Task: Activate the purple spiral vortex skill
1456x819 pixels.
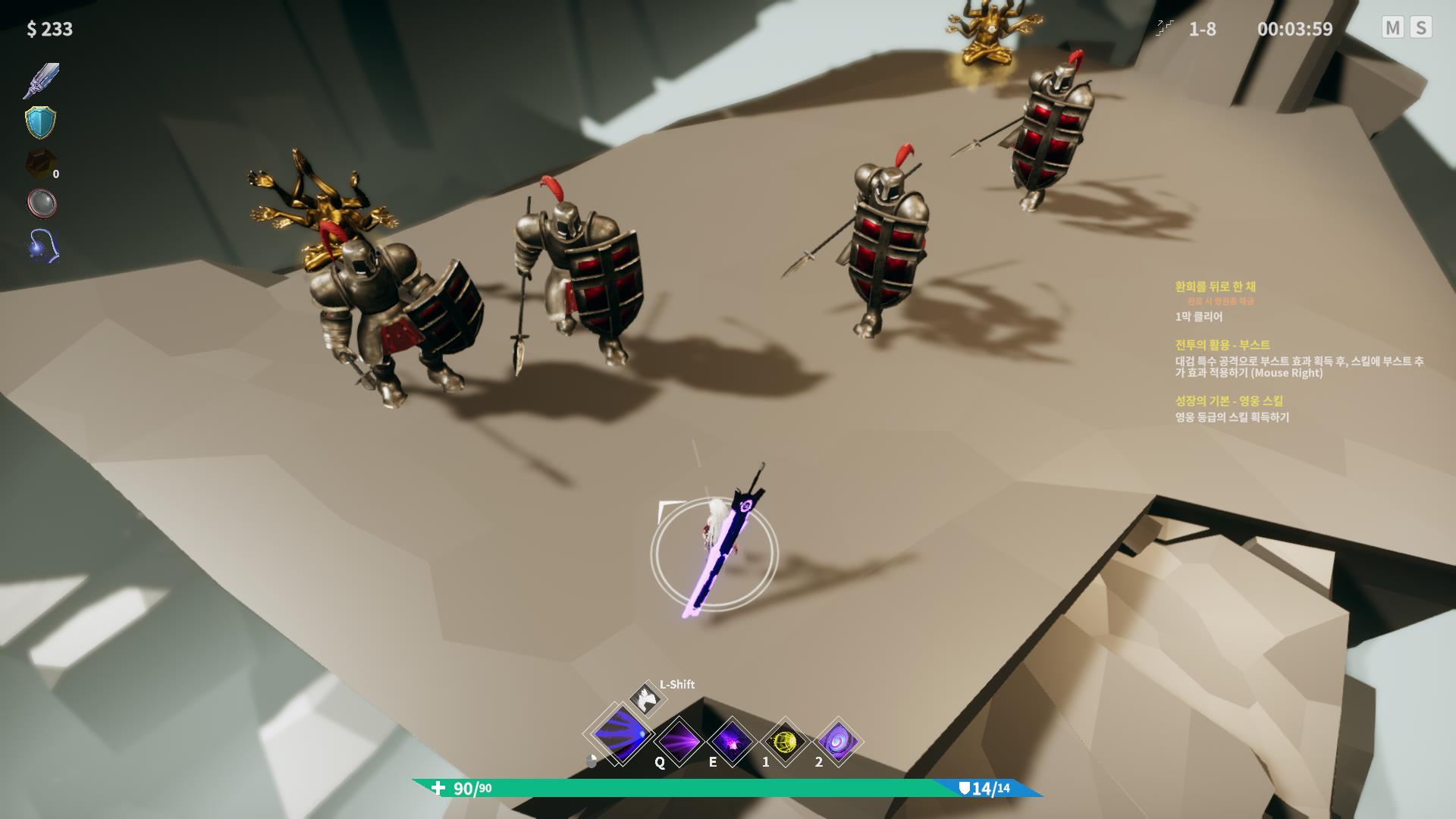Action: [838, 741]
